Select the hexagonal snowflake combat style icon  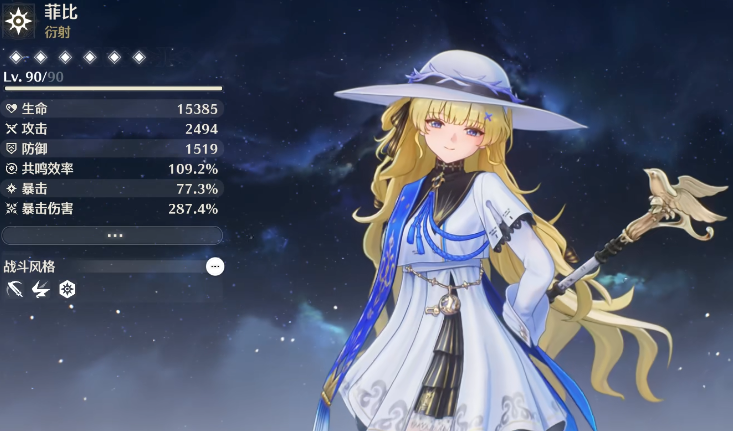tap(67, 290)
